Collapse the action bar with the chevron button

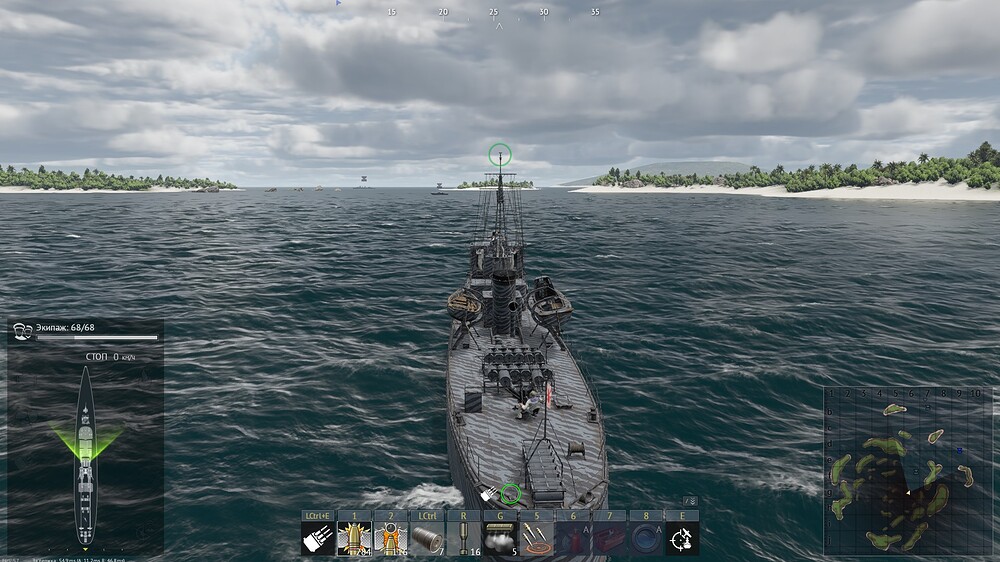click(690, 501)
